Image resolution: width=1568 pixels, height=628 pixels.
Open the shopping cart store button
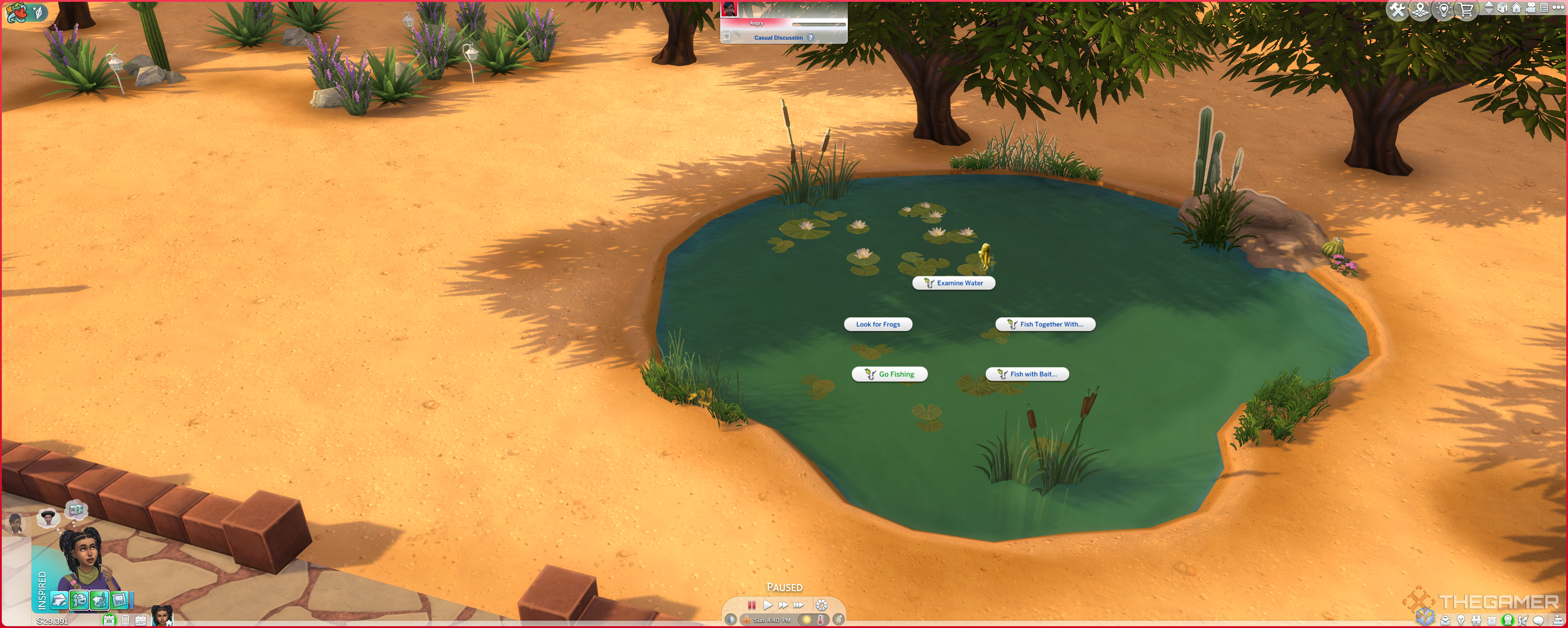(1467, 10)
